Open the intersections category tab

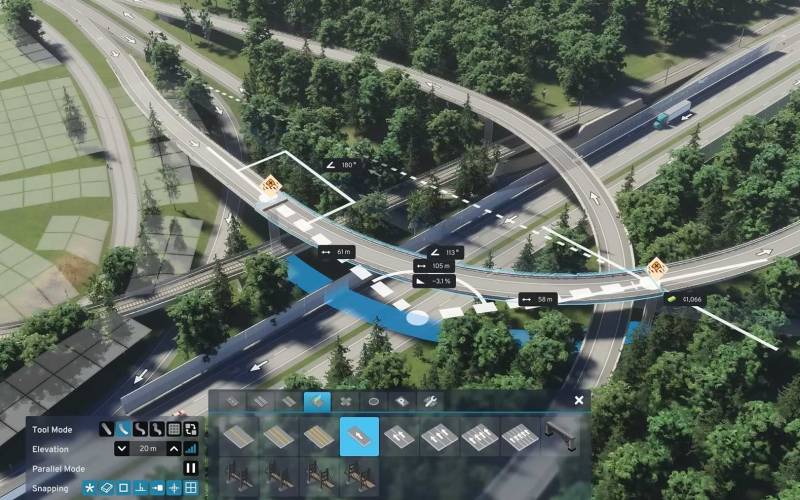tap(346, 401)
